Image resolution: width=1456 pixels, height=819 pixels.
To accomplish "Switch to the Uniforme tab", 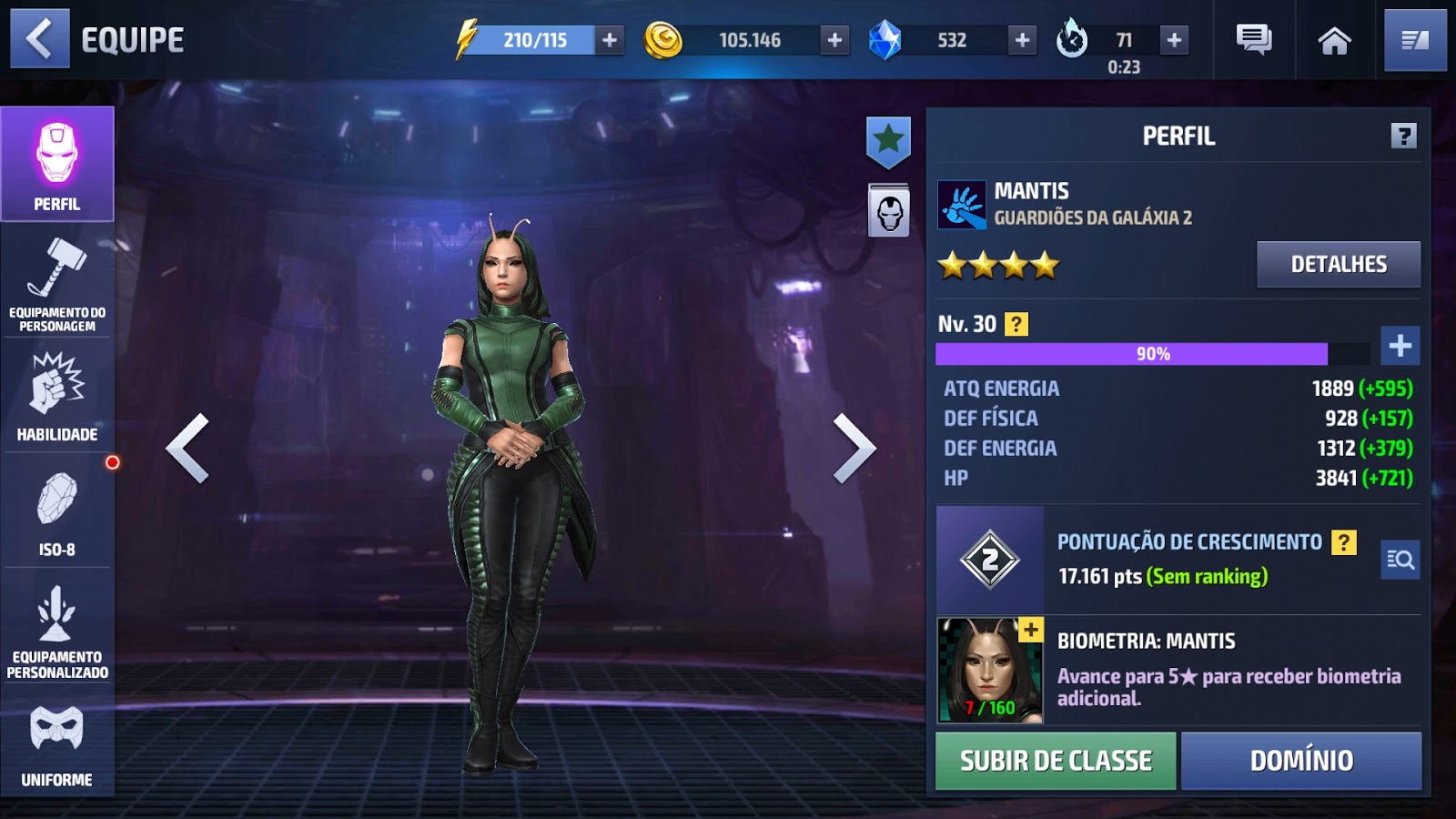I will pos(57,746).
